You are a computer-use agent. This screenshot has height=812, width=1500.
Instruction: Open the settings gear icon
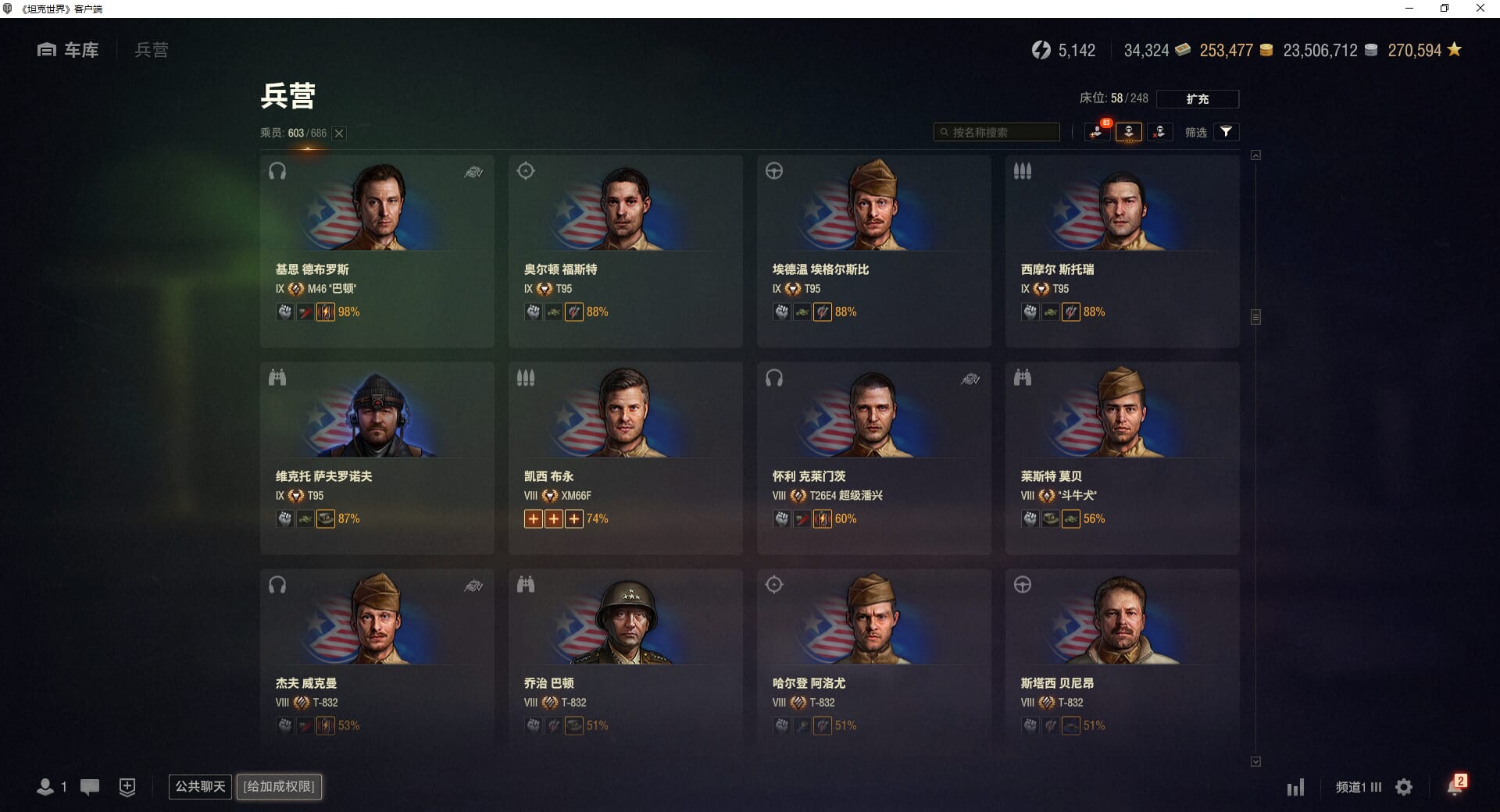[x=1404, y=787]
